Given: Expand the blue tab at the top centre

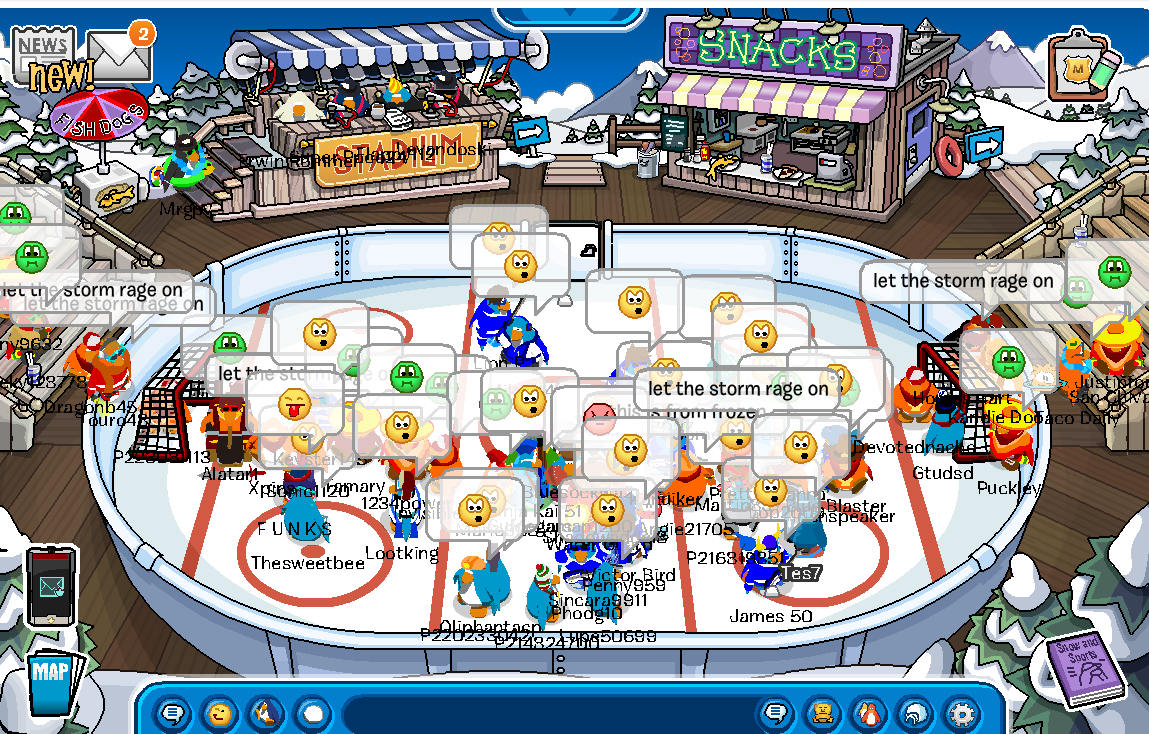Looking at the screenshot, I should click(569, 13).
